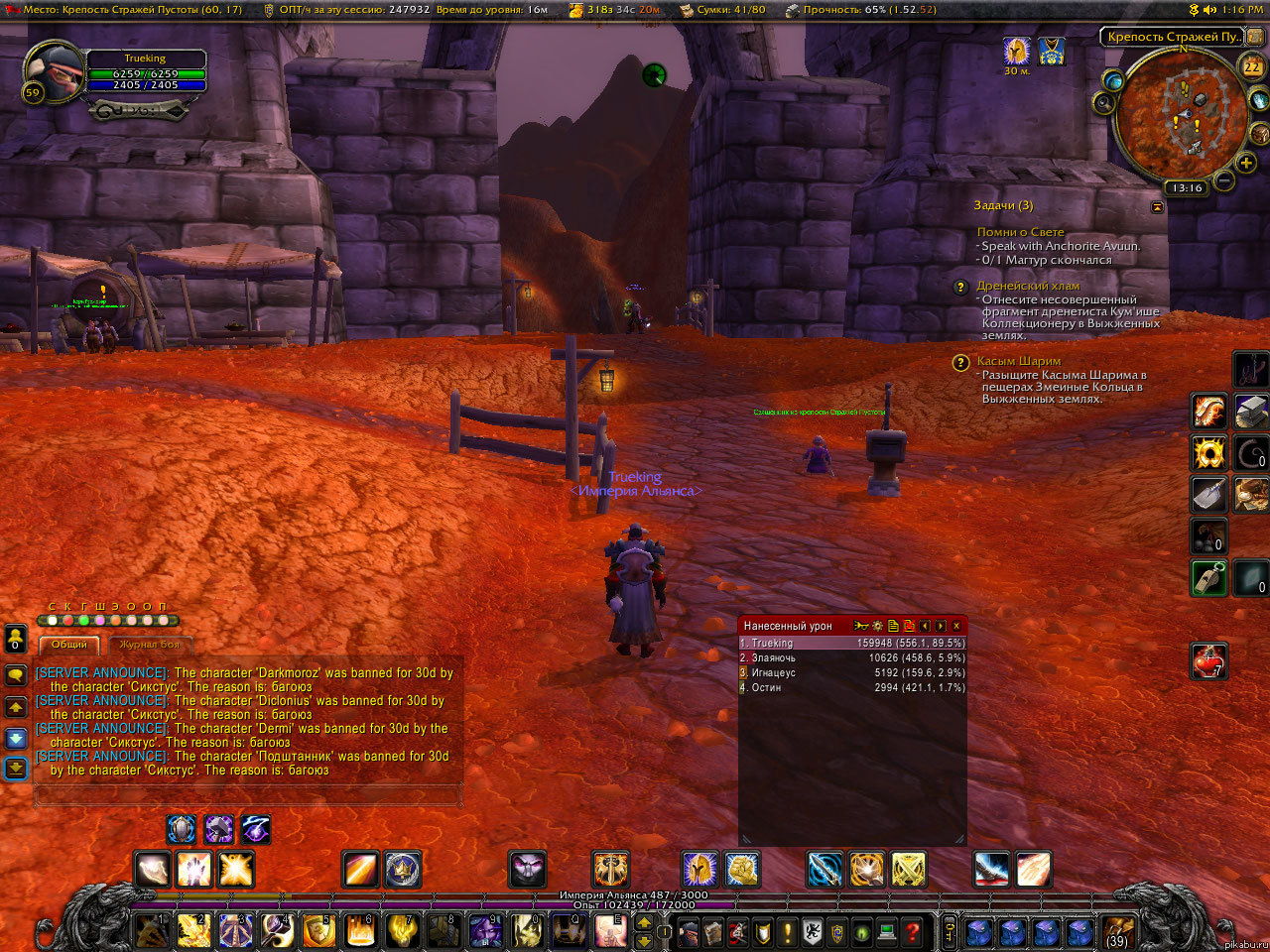Open the calendar on the minimap
The height and width of the screenshot is (952, 1270).
pos(1252,65)
